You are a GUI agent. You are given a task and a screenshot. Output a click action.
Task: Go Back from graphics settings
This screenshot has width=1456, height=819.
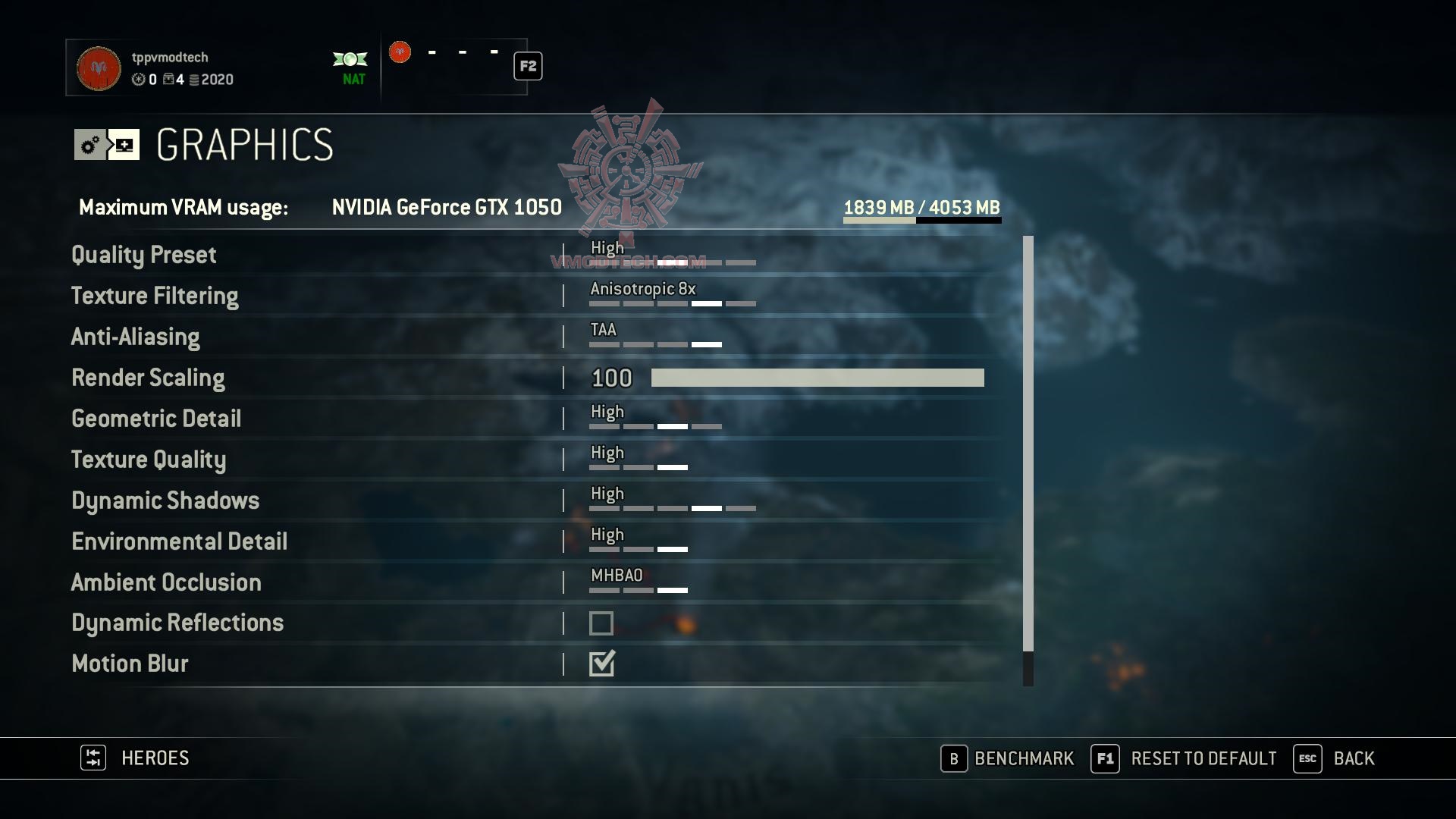[x=1334, y=758]
